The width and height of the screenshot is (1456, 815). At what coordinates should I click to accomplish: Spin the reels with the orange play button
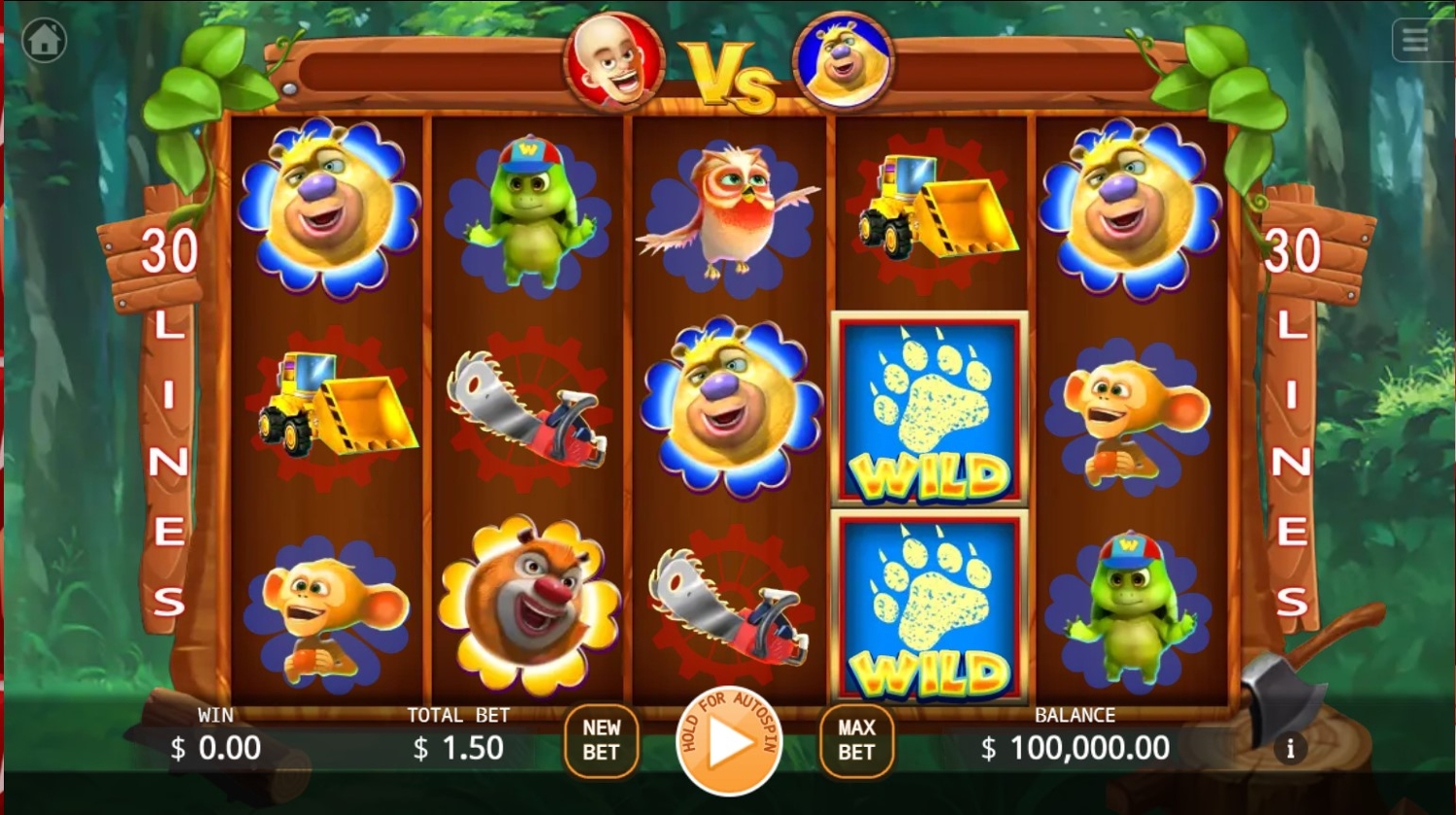tap(729, 741)
